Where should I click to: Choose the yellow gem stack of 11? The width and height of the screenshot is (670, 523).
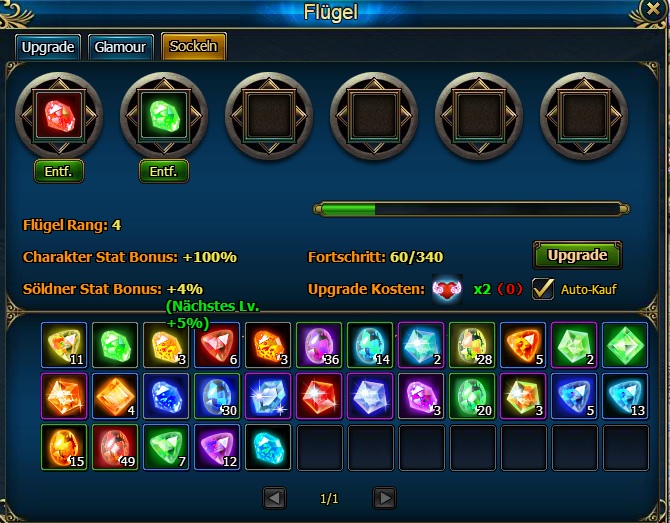coord(64,345)
